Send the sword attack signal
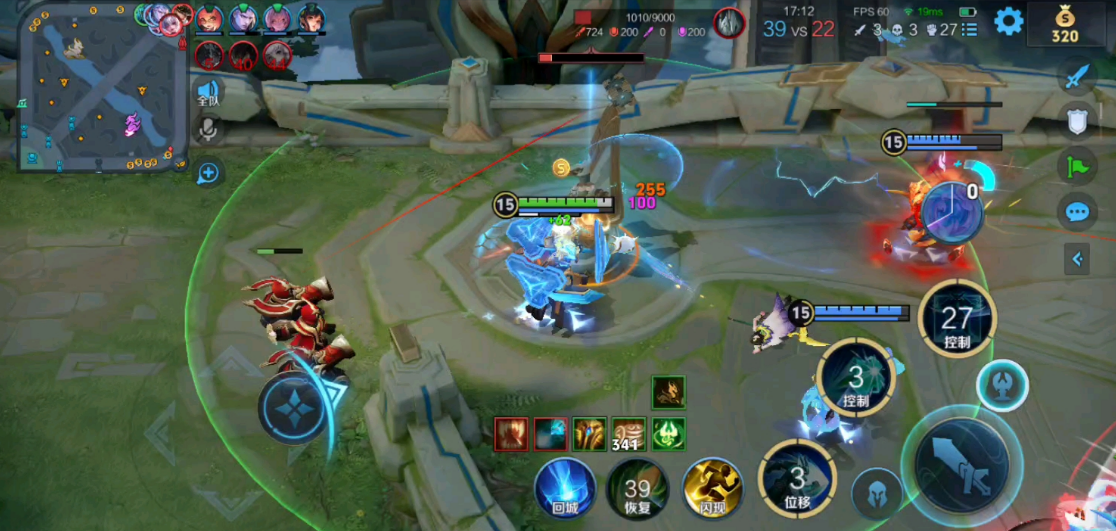 tap(1077, 76)
